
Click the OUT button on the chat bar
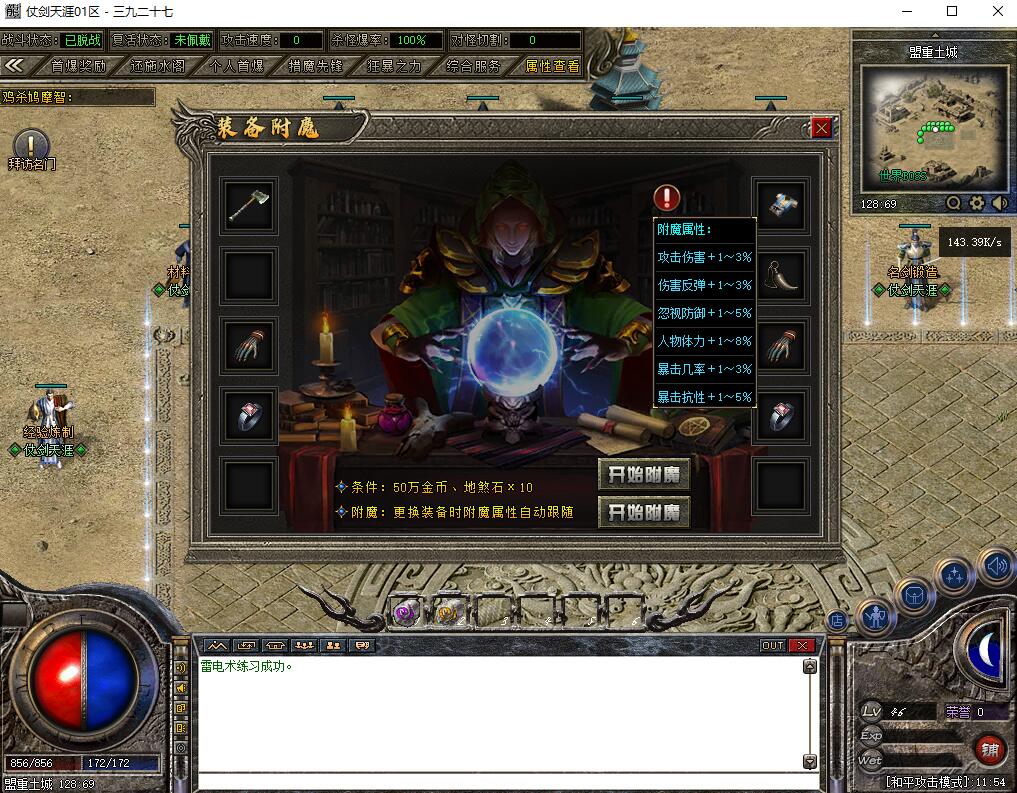click(772, 645)
